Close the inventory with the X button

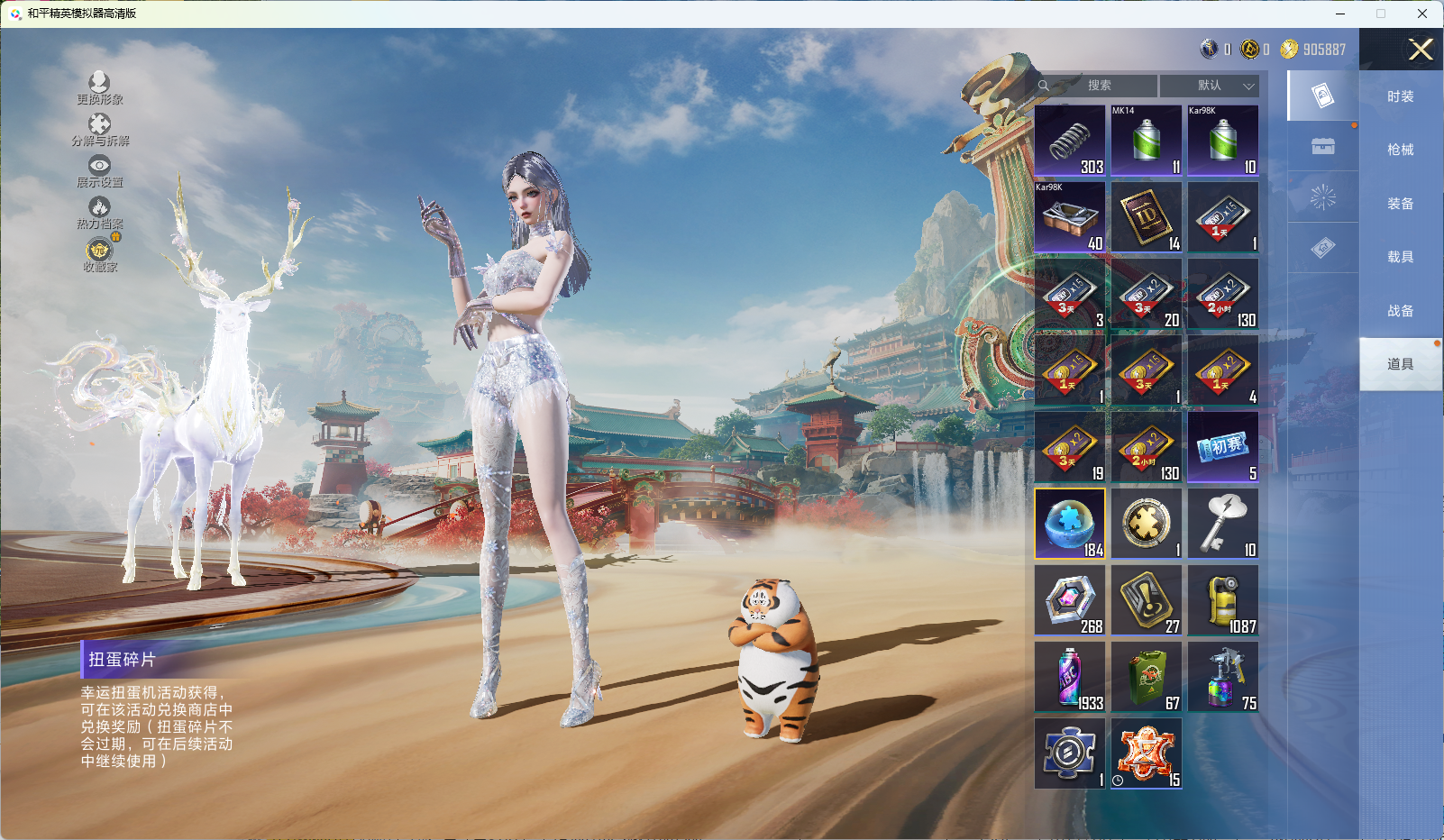[x=1421, y=50]
